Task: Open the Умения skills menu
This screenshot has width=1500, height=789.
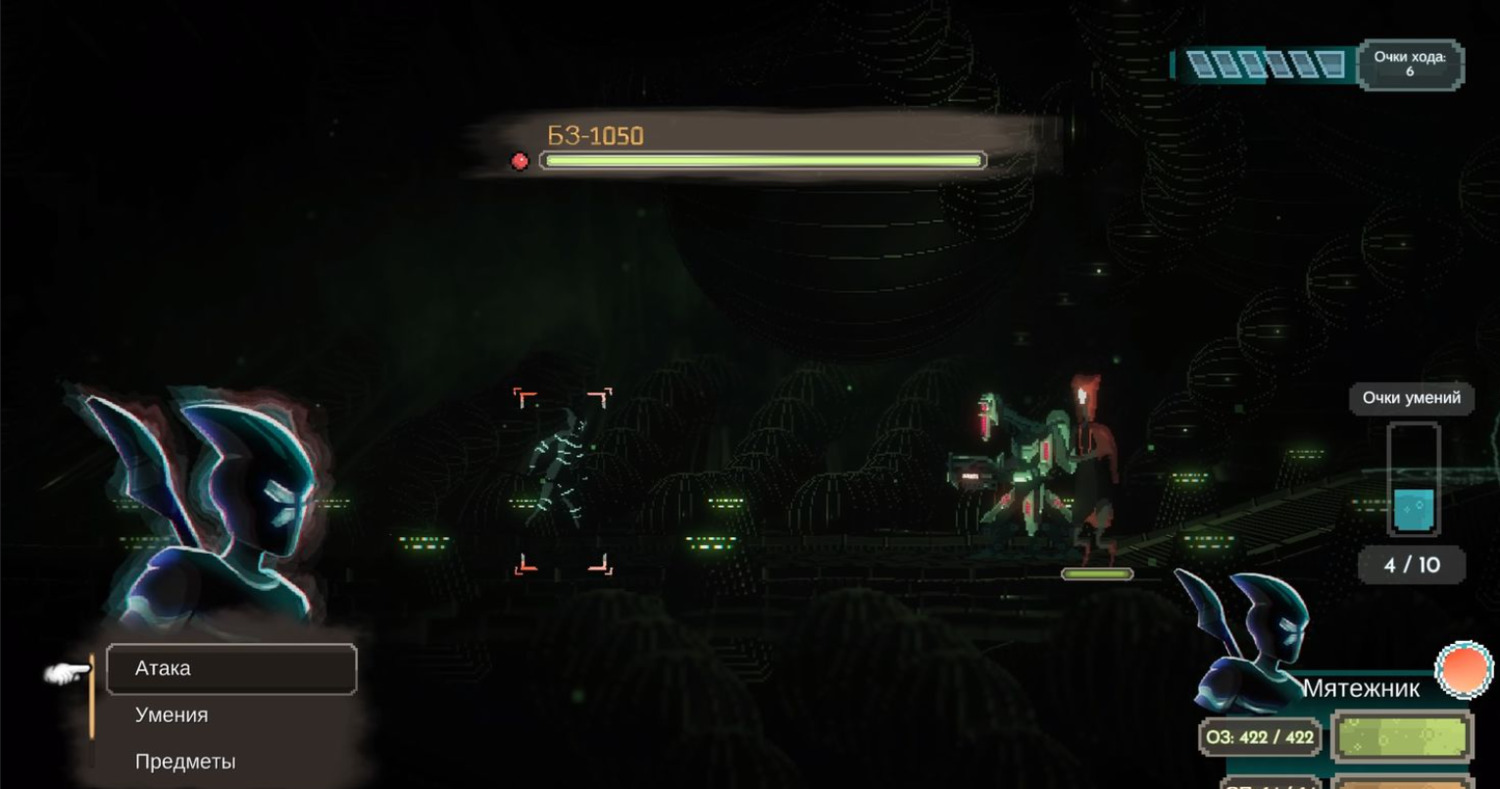Action: pos(172,715)
